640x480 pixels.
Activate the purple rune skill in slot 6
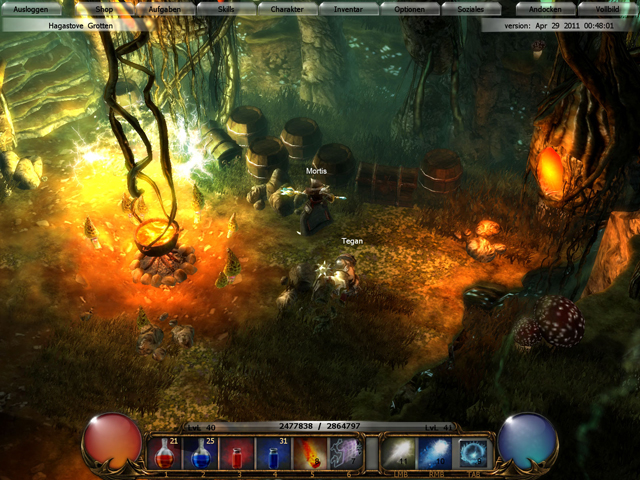tap(344, 453)
